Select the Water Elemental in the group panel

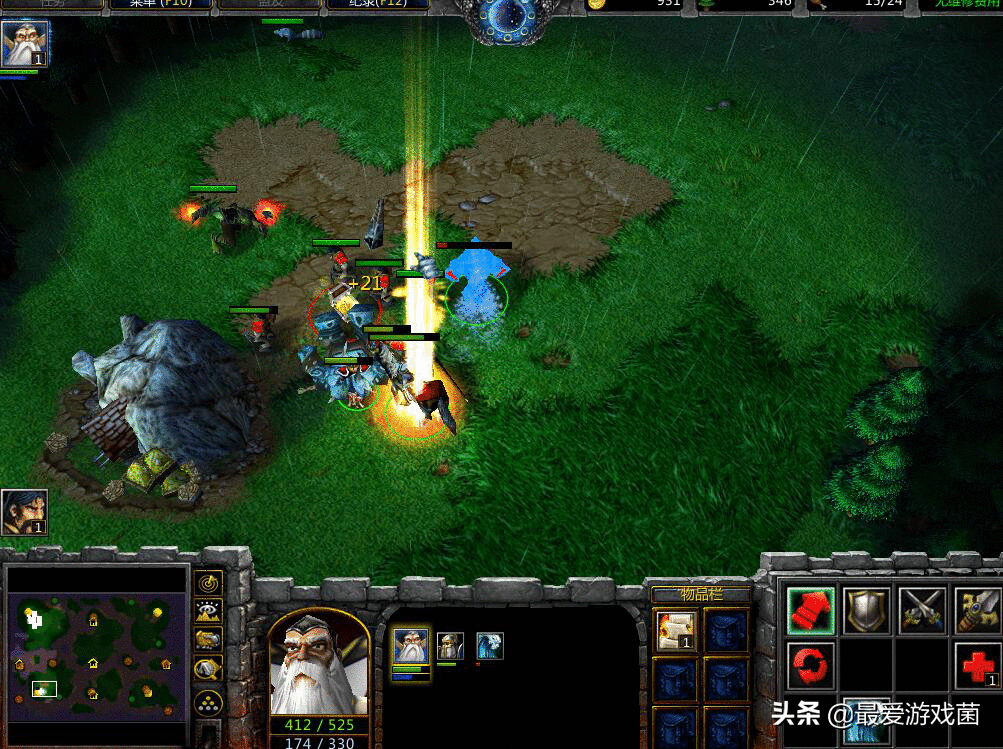489,646
